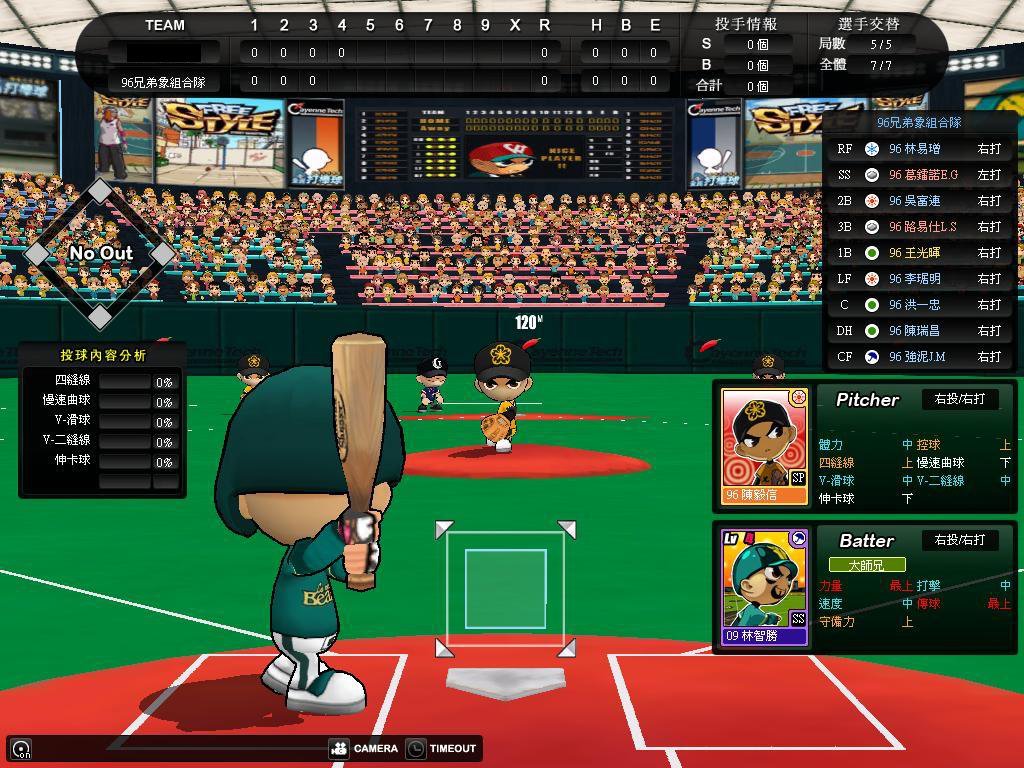1024x768 pixels.
Task: Pick DH 陳瑞昌 from the lineup
Action: tap(919, 331)
